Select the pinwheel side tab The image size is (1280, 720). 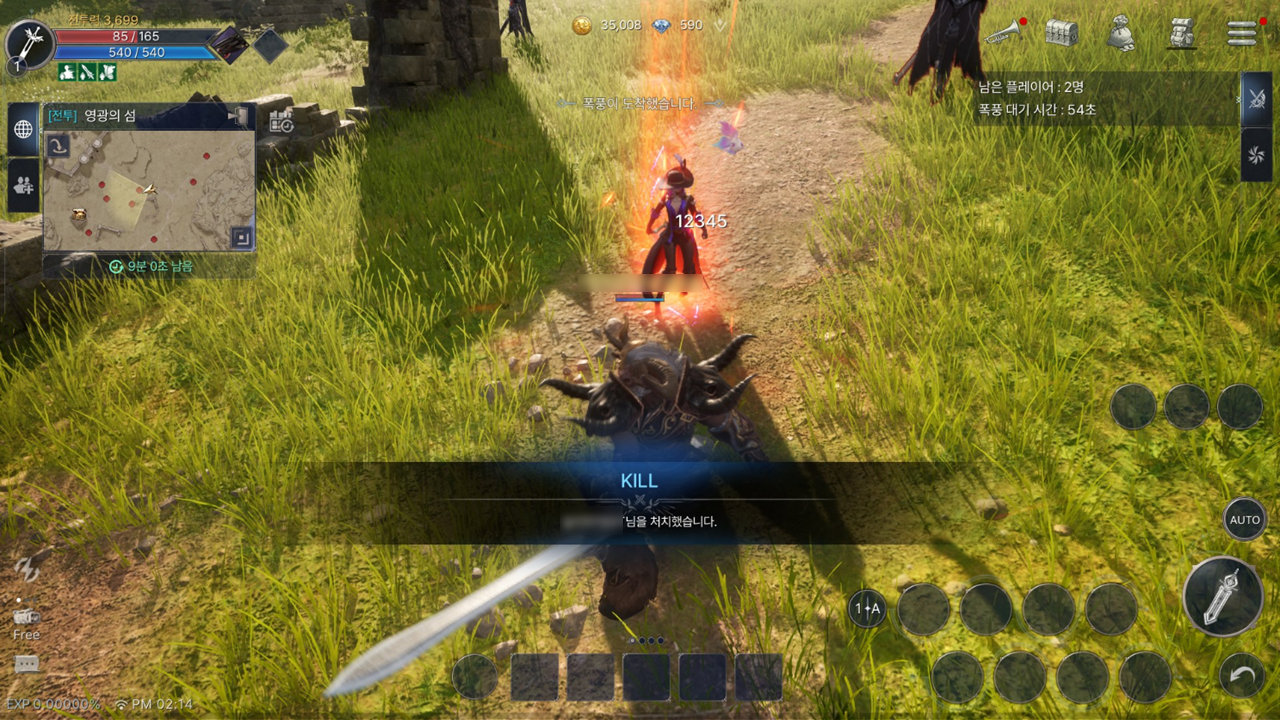(1256, 154)
